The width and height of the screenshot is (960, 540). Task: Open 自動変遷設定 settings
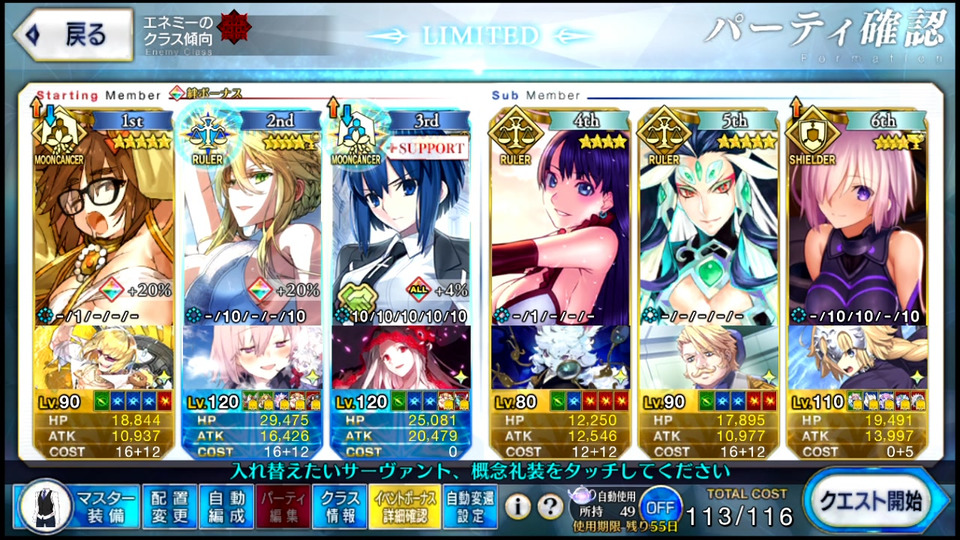click(x=470, y=505)
